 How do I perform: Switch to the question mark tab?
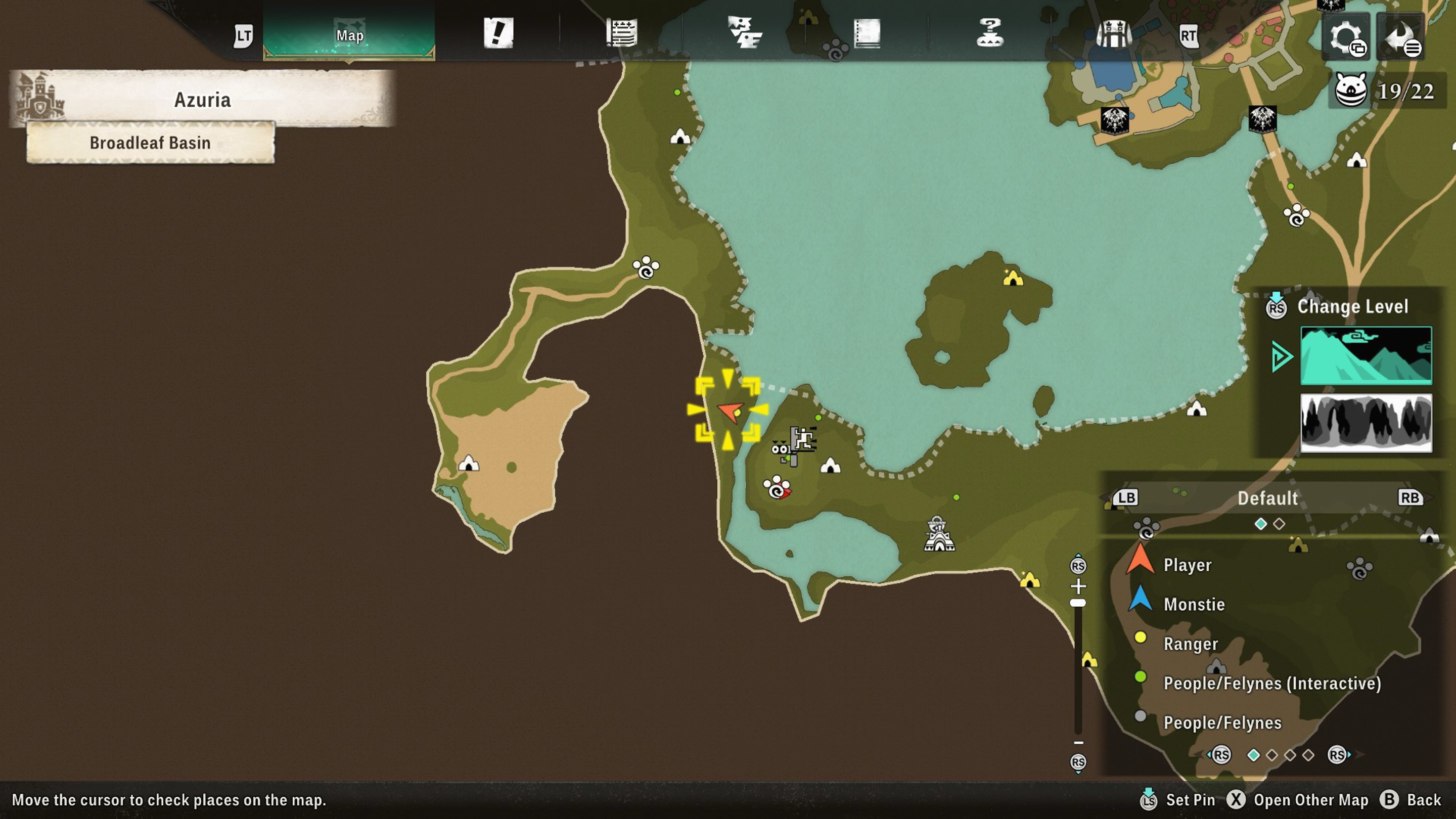[990, 33]
